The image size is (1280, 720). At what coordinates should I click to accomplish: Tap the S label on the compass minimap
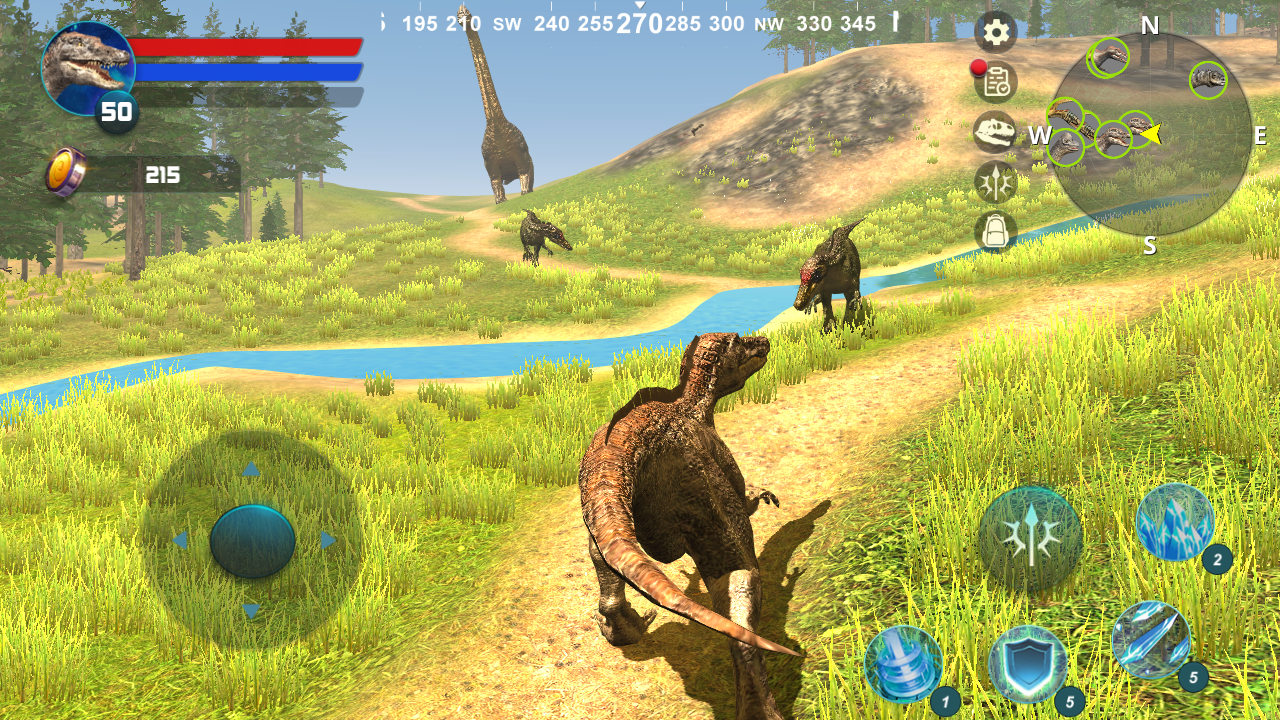click(1150, 243)
